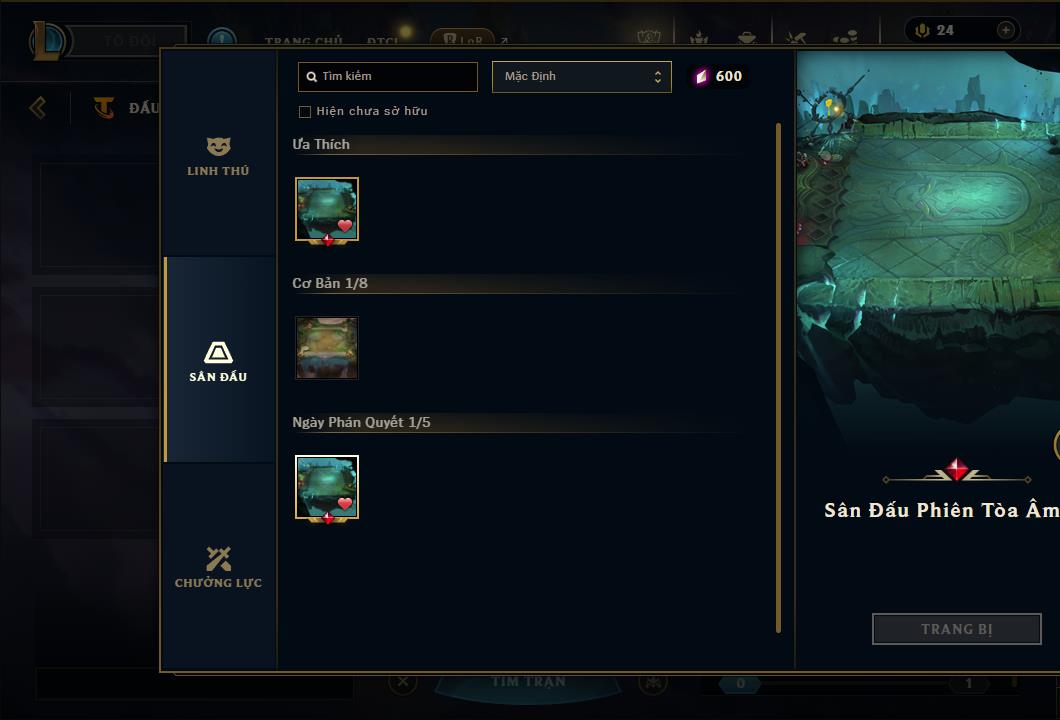Go back with the arrow button
The width and height of the screenshot is (1060, 720).
click(x=38, y=107)
